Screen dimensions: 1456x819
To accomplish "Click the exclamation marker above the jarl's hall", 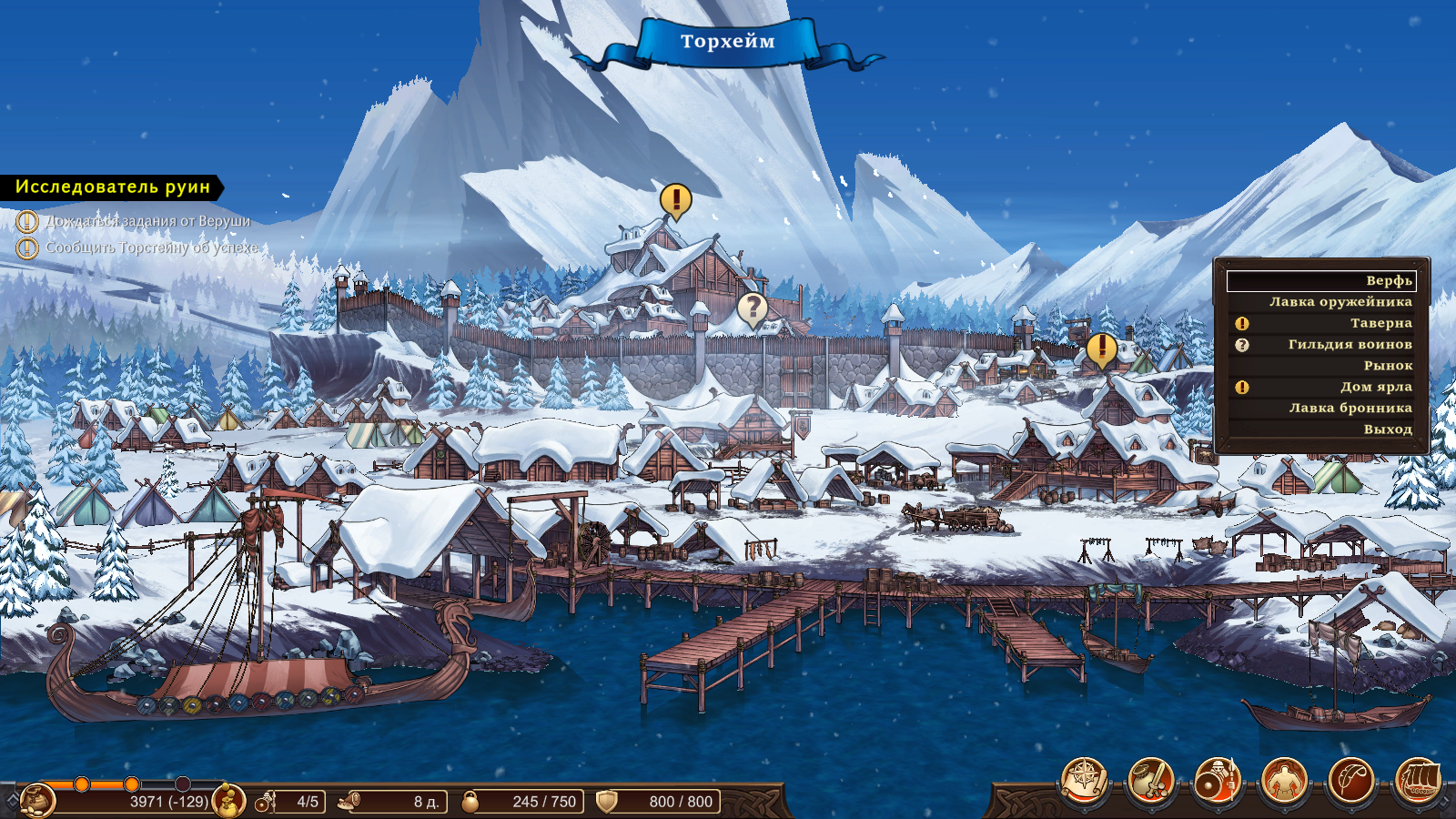I will coord(675,198).
